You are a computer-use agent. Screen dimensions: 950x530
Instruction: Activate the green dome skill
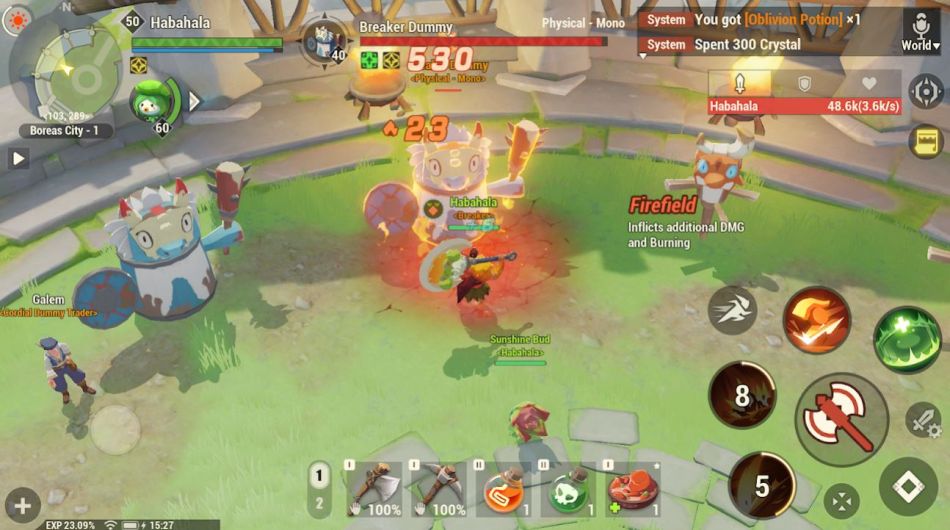(907, 340)
